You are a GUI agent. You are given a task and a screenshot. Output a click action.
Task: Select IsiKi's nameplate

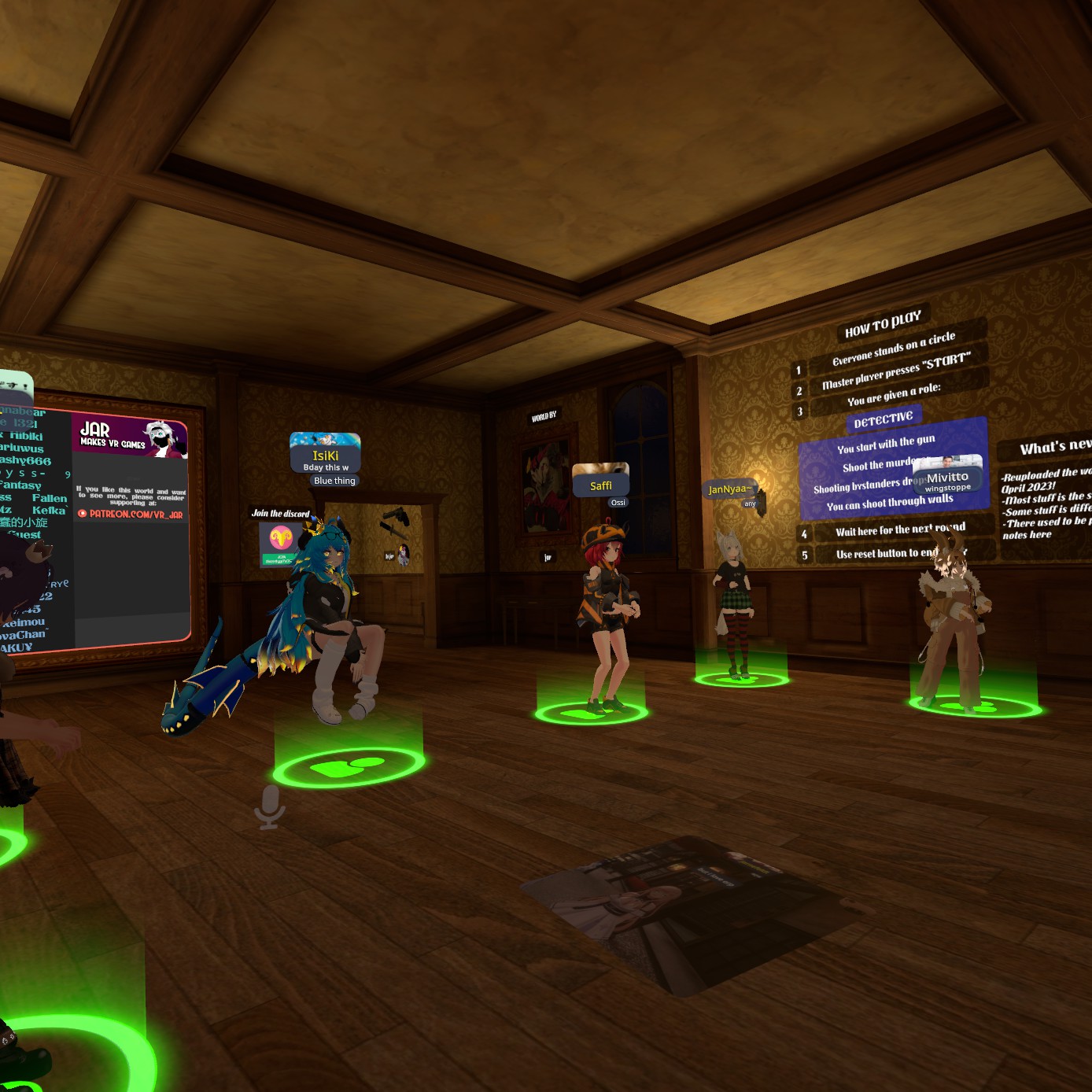(325, 456)
